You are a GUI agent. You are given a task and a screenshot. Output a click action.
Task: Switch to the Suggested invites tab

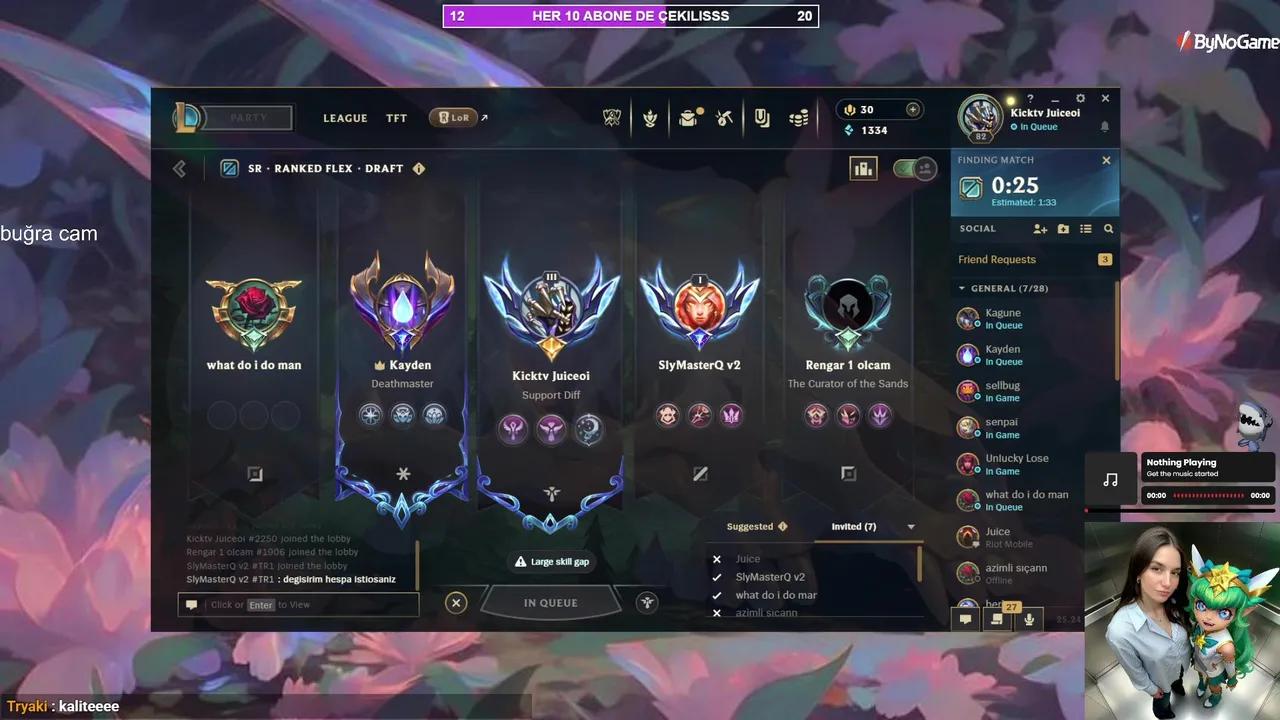751,526
